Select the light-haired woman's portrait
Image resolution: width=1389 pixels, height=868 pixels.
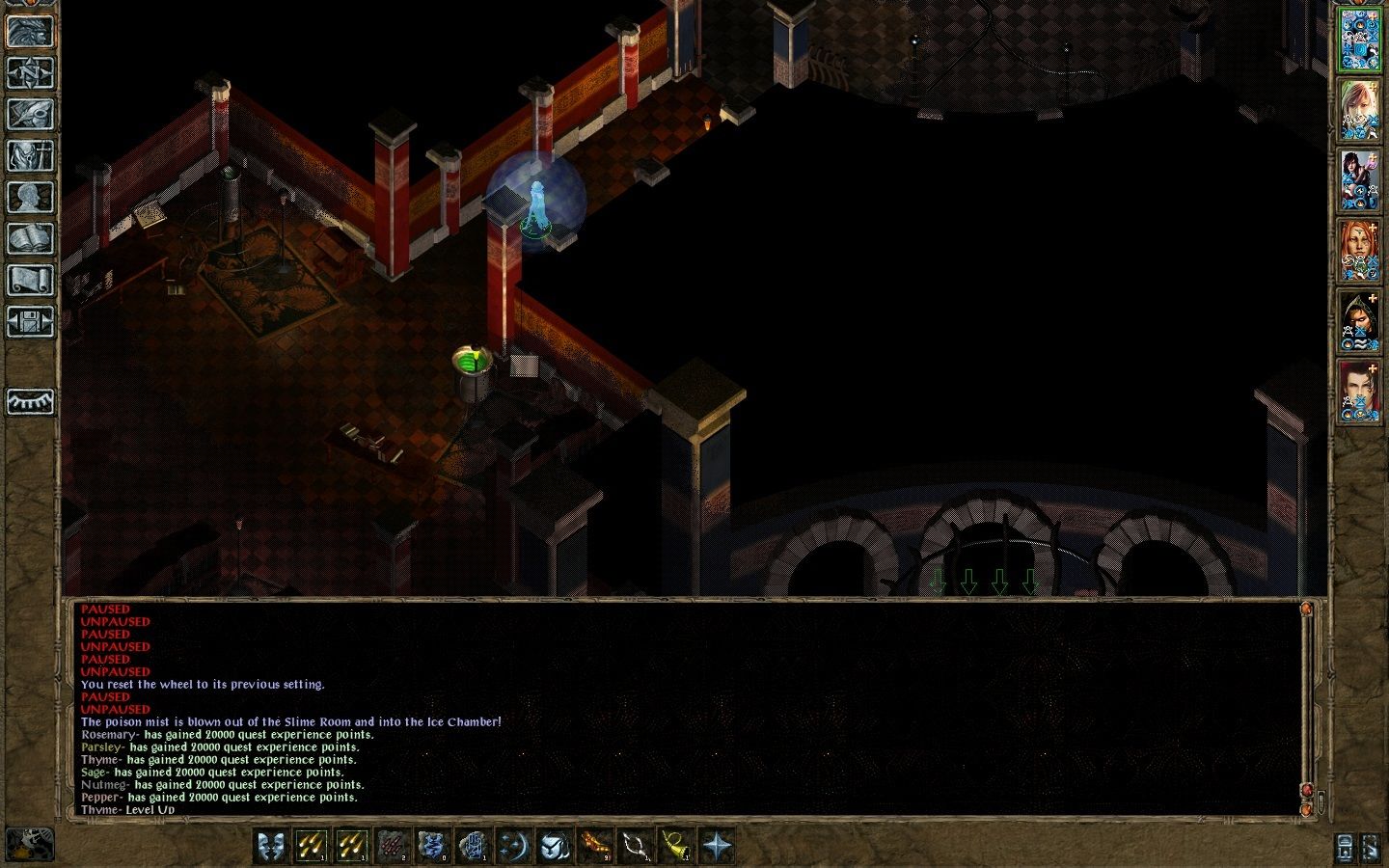click(x=1360, y=110)
